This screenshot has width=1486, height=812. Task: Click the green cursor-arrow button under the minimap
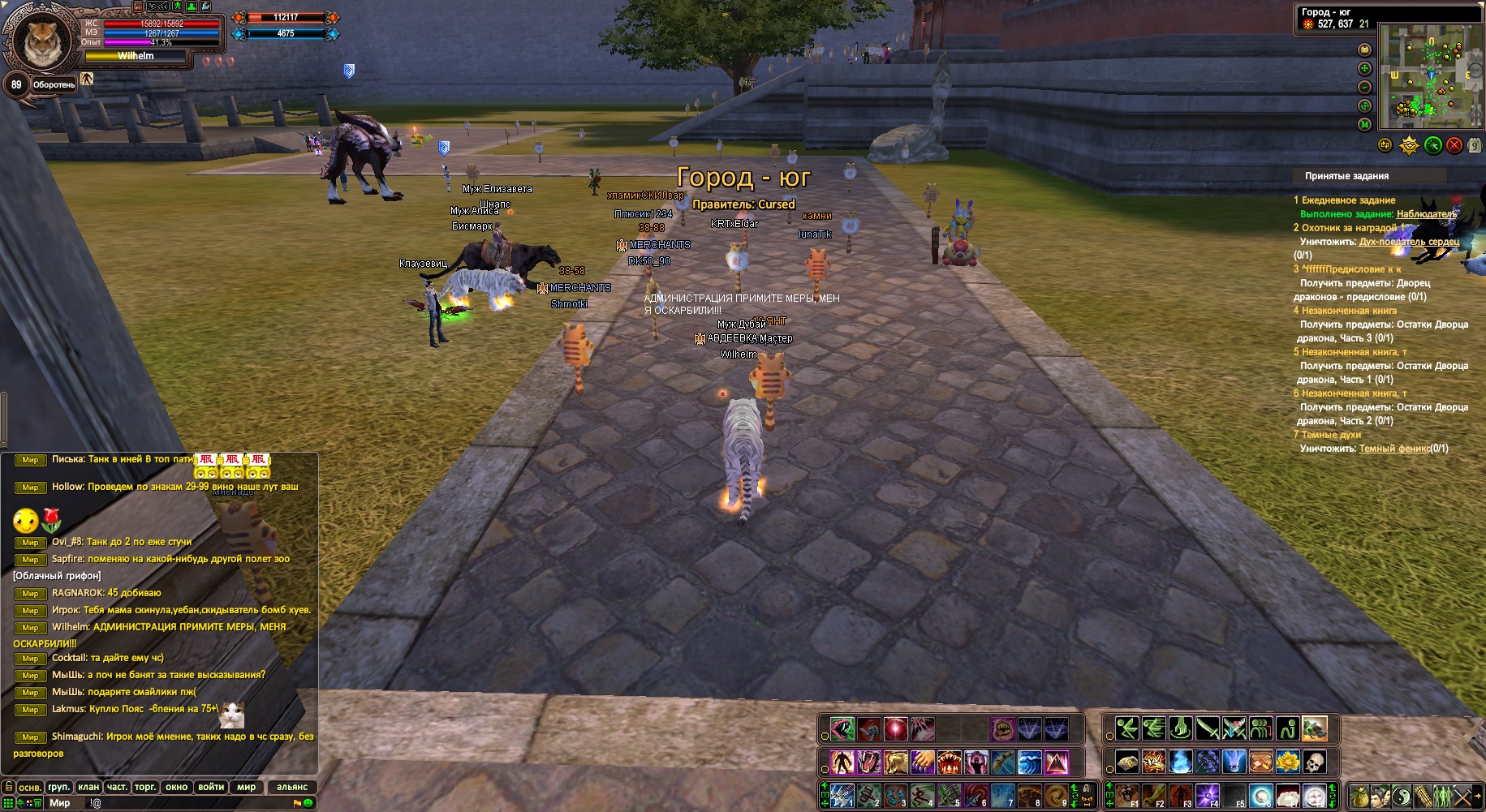click(1433, 145)
